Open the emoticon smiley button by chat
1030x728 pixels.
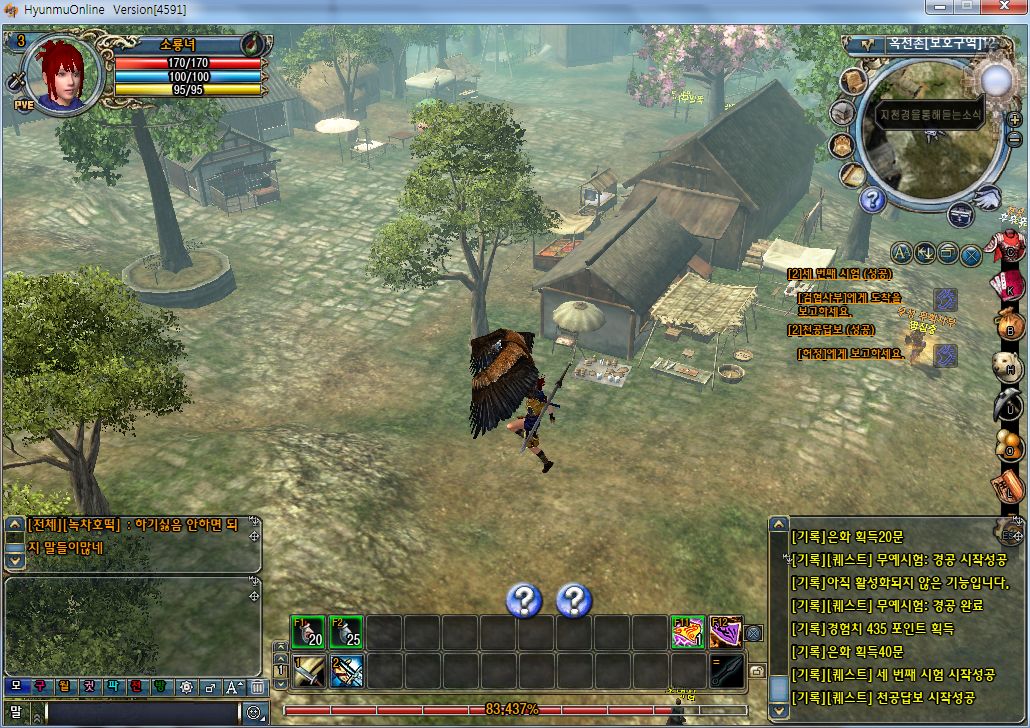(x=255, y=713)
